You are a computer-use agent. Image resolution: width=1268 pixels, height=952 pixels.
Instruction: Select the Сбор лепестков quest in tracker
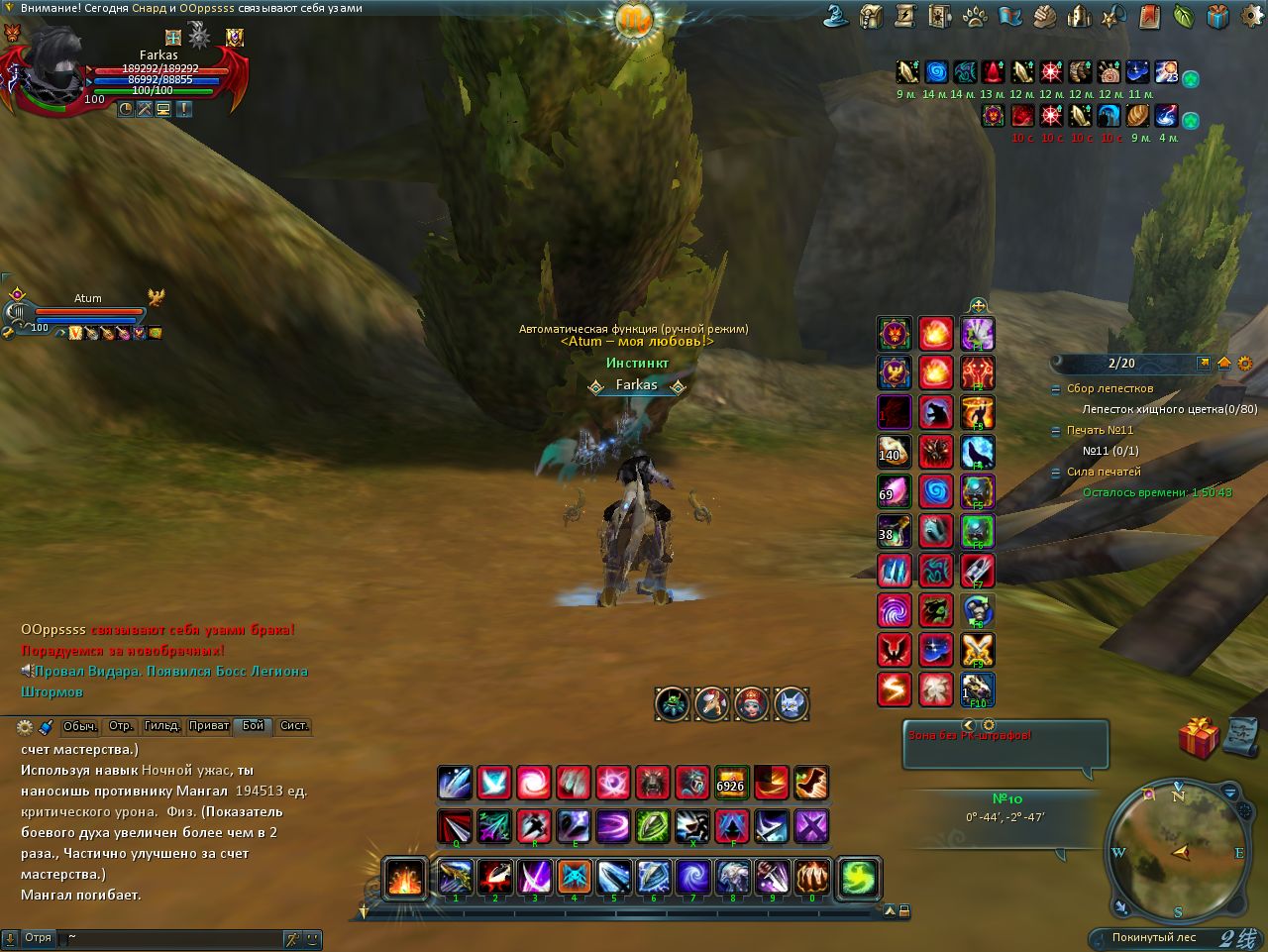(1109, 389)
